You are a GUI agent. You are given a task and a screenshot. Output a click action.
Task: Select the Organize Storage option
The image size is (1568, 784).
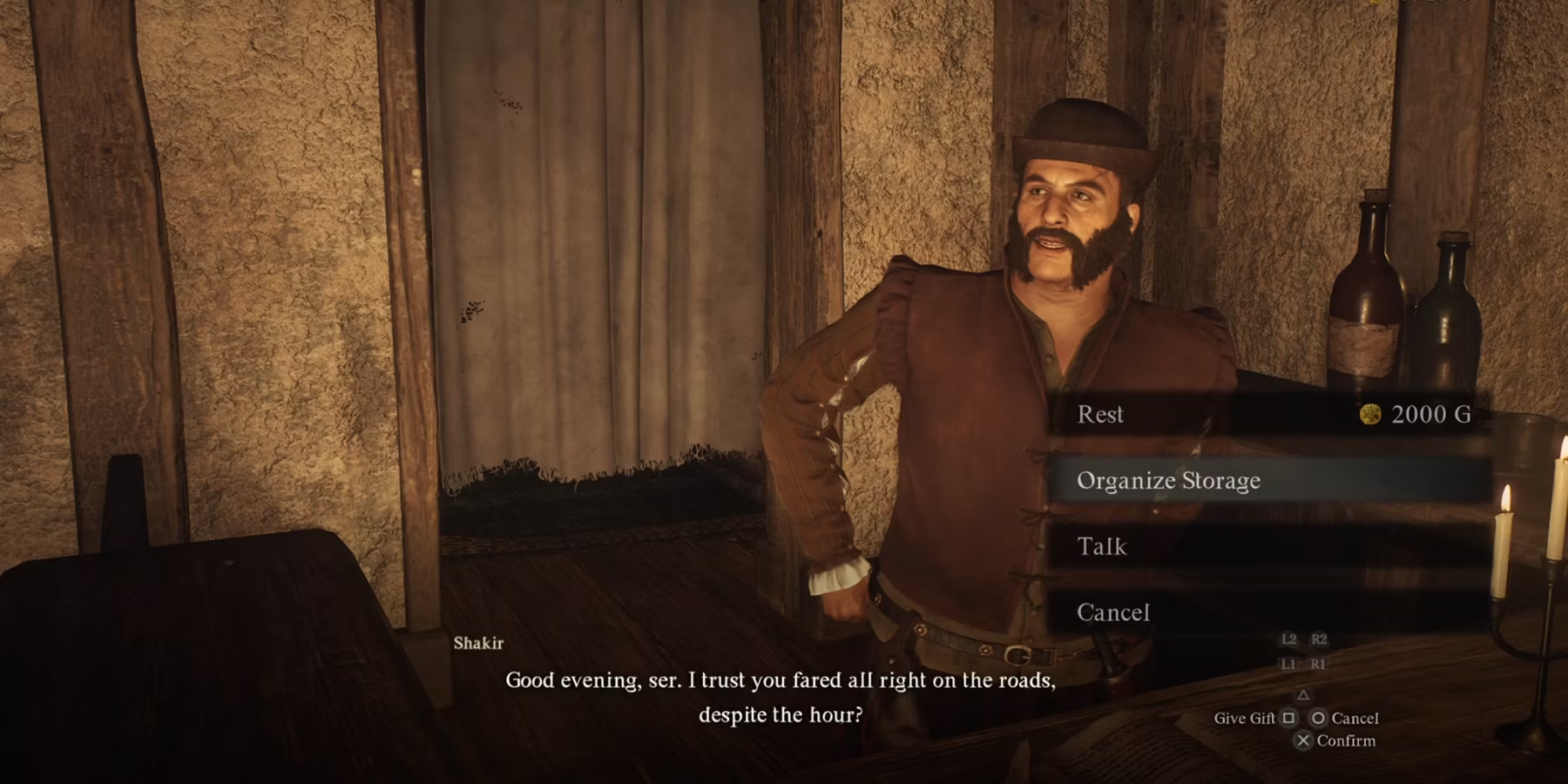tap(1267, 481)
